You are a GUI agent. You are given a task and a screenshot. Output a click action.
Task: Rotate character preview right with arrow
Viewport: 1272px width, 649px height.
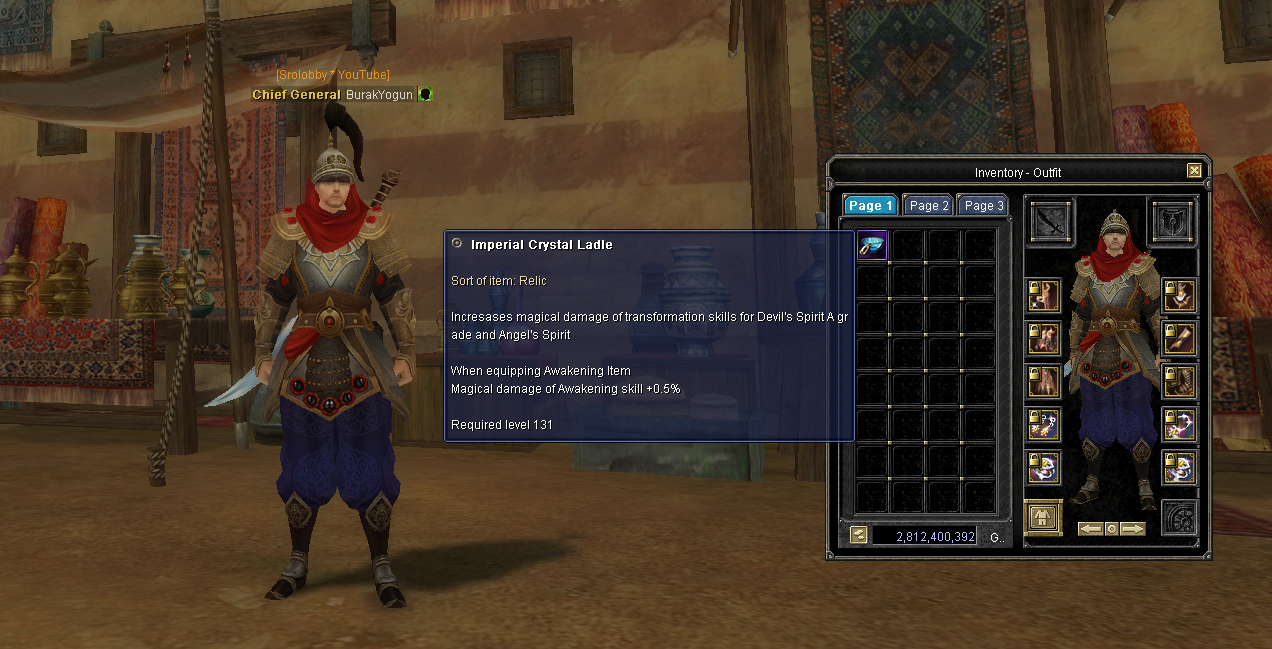point(1132,528)
